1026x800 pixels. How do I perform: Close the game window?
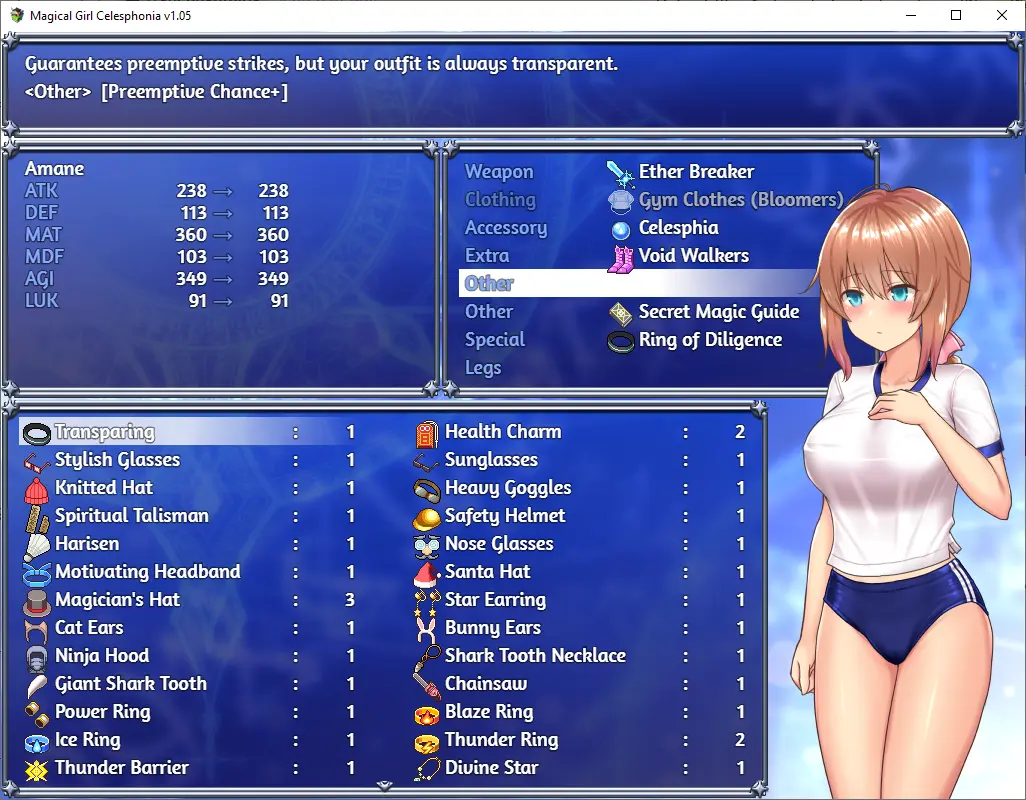(x=1002, y=15)
